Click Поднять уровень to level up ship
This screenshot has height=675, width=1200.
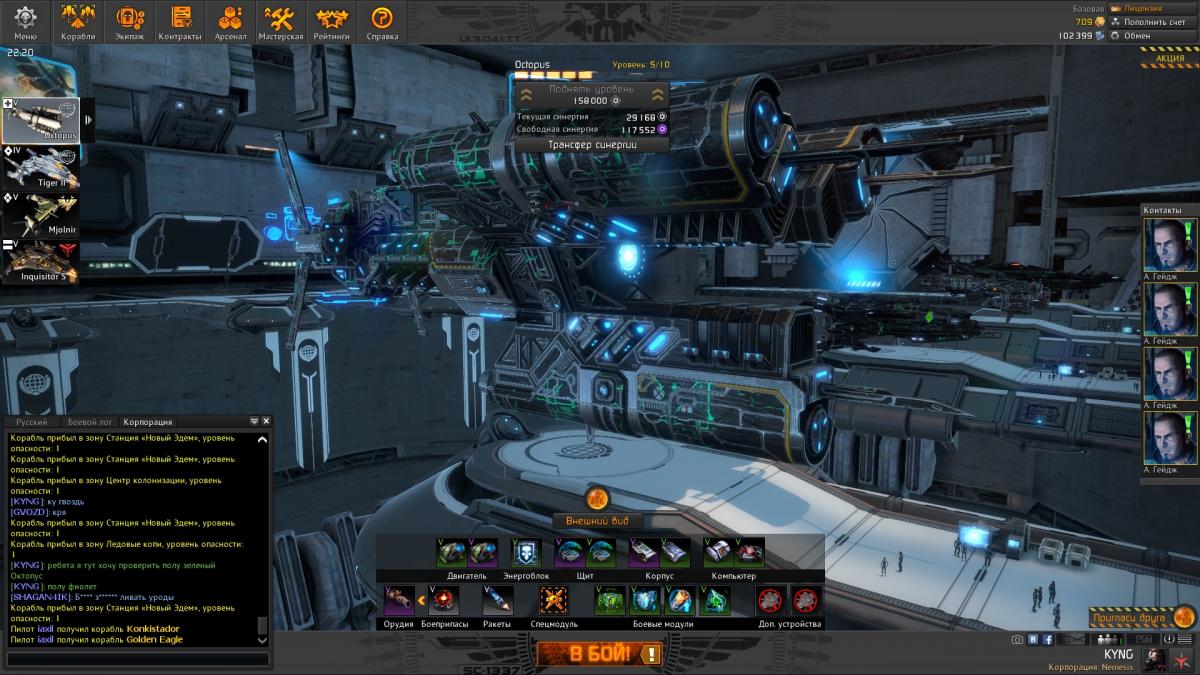pos(591,95)
